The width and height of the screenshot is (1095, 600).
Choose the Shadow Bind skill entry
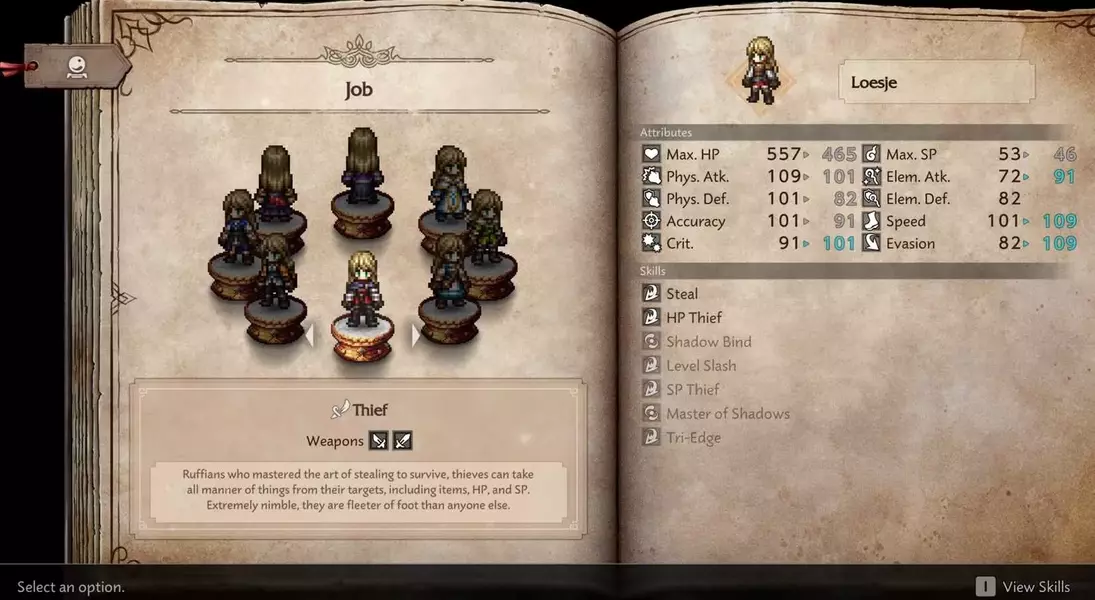click(708, 342)
